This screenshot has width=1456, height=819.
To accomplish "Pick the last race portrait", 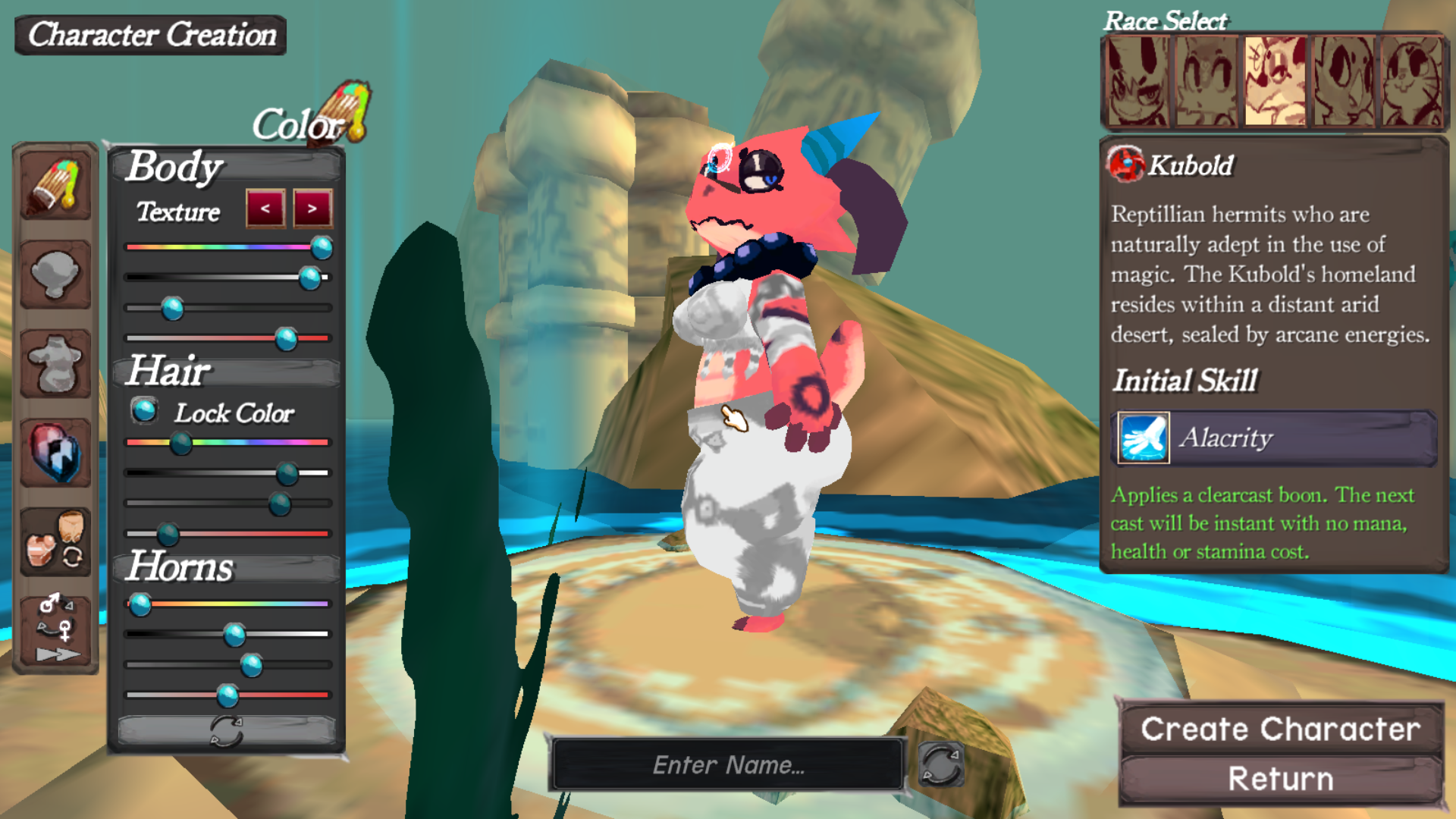I will [1412, 81].
